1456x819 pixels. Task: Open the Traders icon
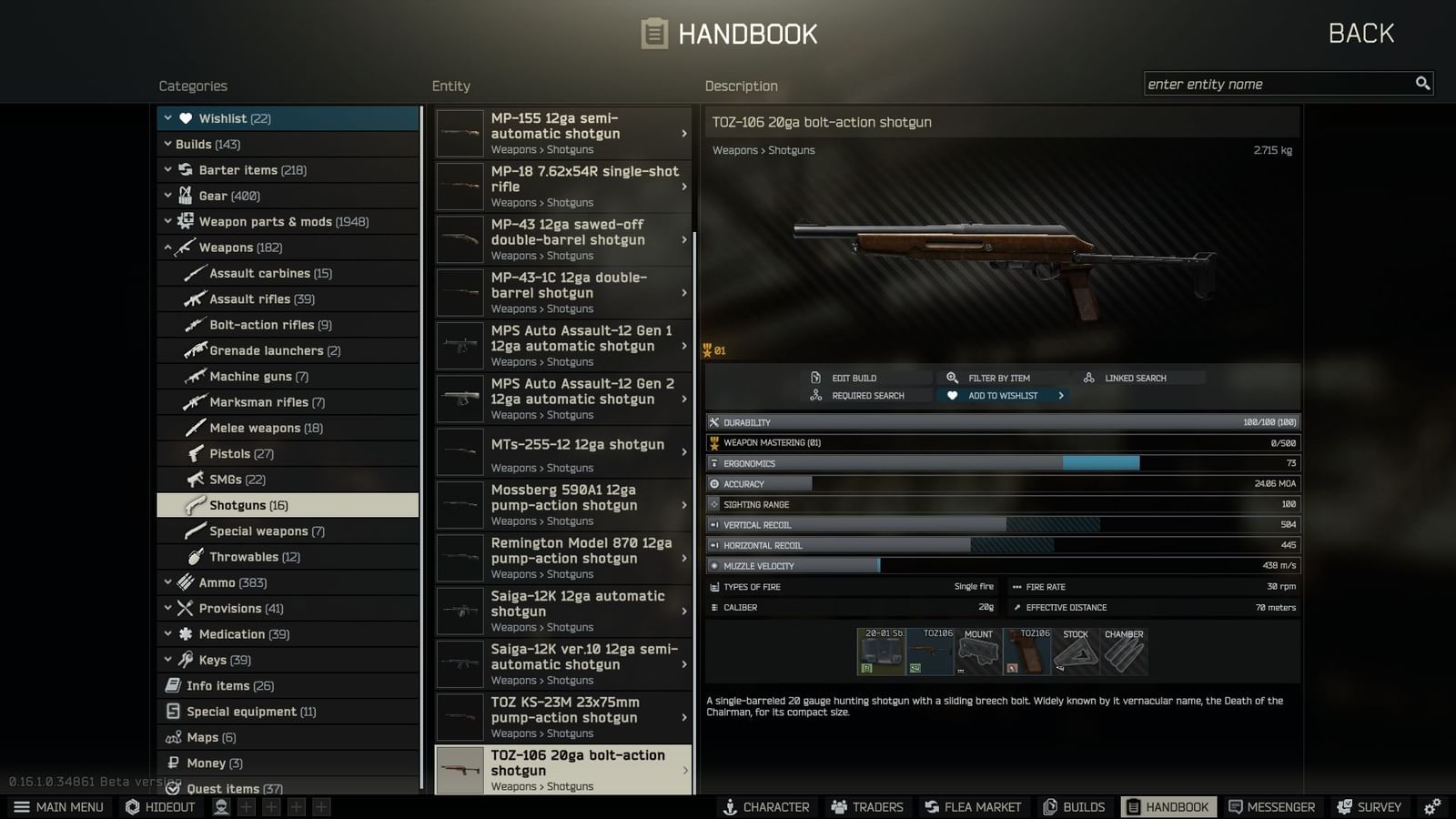tap(866, 806)
